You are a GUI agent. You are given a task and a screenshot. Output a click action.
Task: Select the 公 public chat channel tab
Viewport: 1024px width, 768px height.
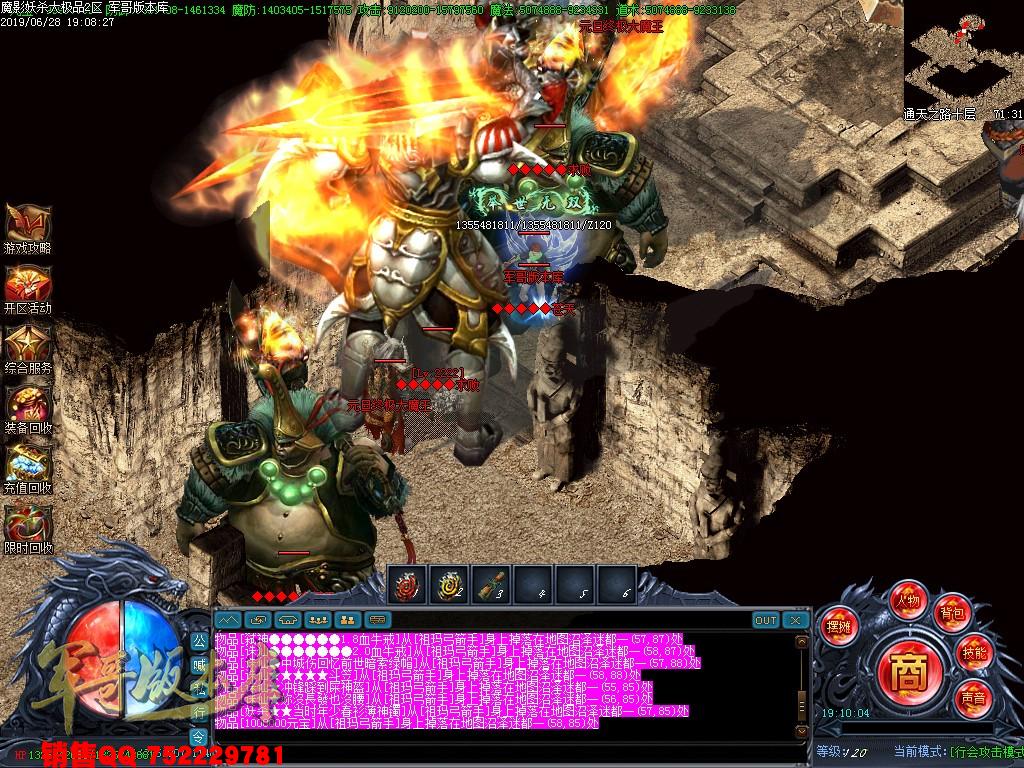point(199,640)
